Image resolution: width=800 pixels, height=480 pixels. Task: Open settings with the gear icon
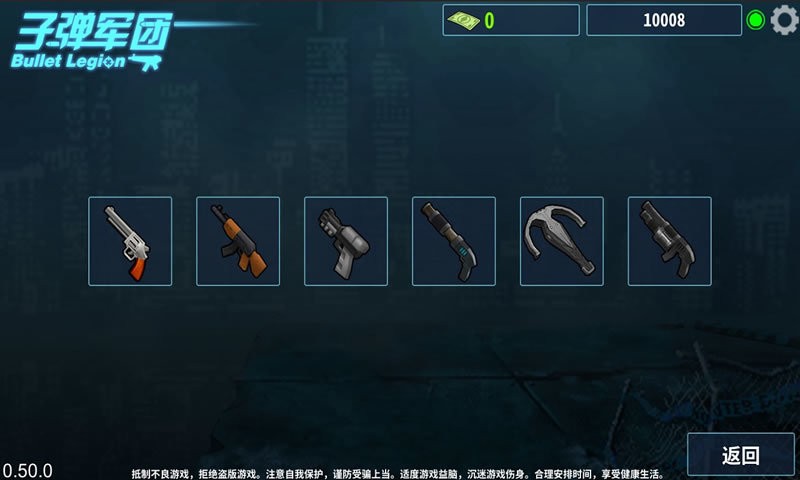pyautogui.click(x=784, y=20)
